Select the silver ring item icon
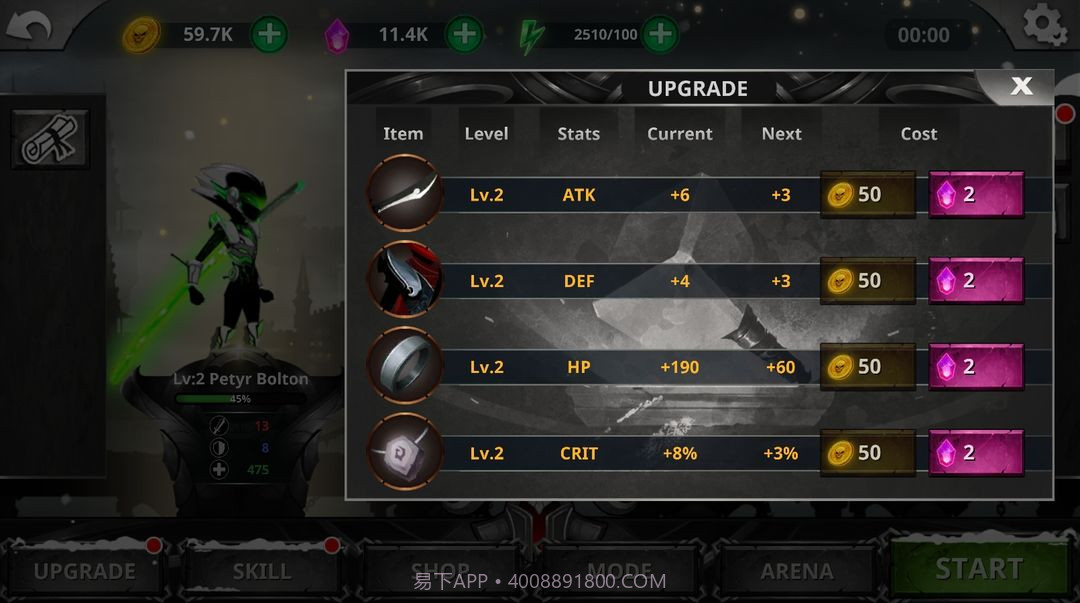Viewport: 1080px width, 603px height. (405, 366)
